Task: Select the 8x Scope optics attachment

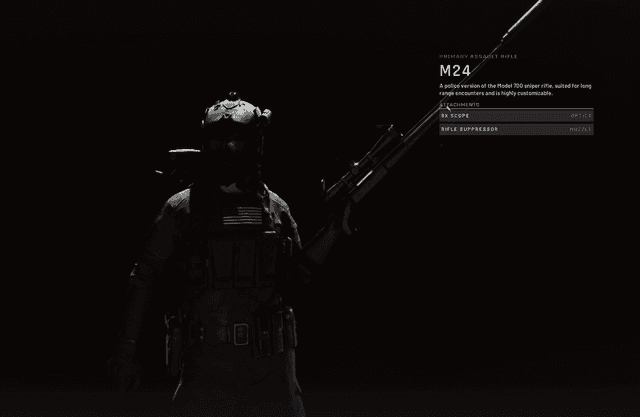Action: pyautogui.click(x=516, y=115)
